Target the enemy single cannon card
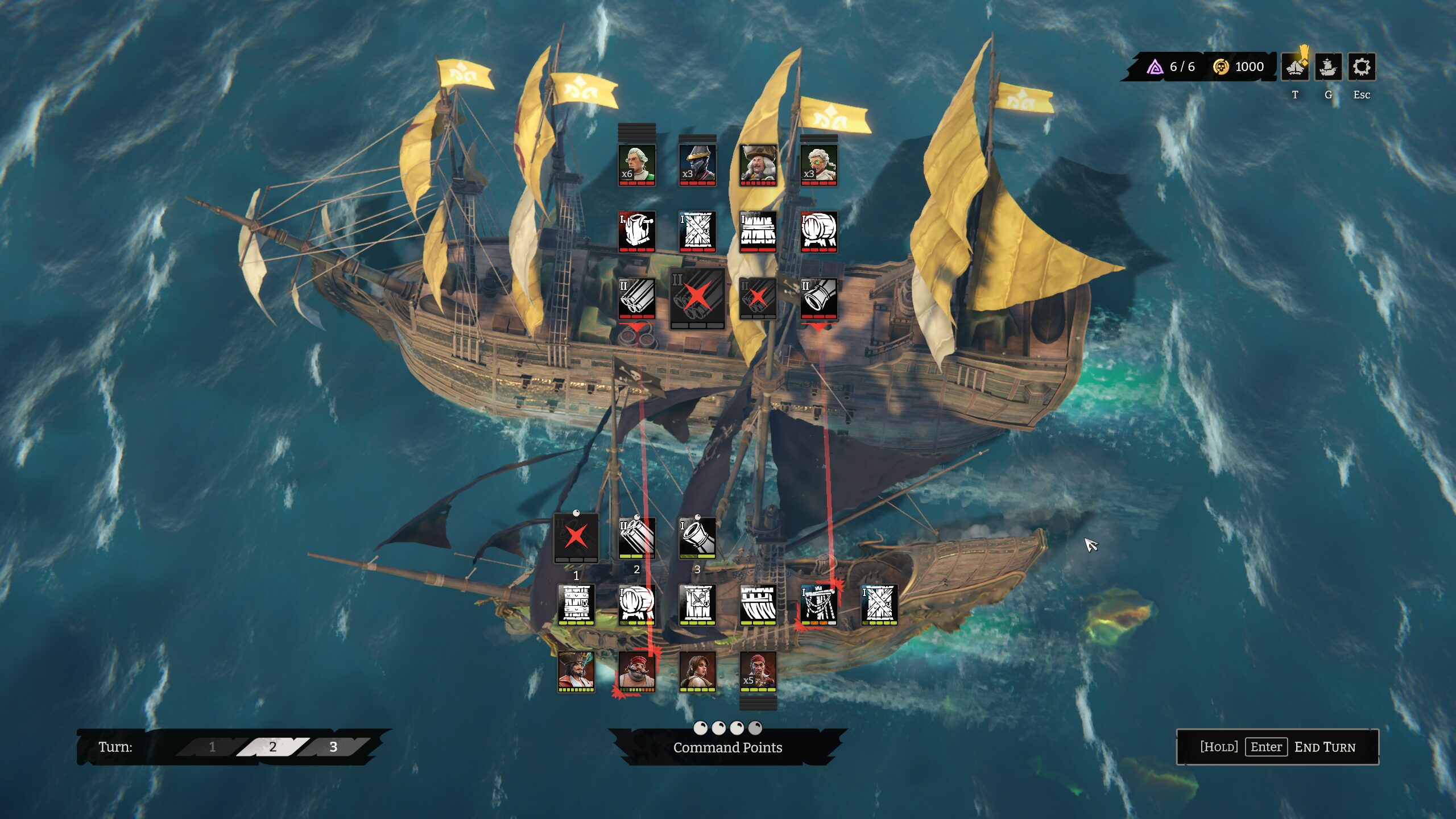 [818, 298]
